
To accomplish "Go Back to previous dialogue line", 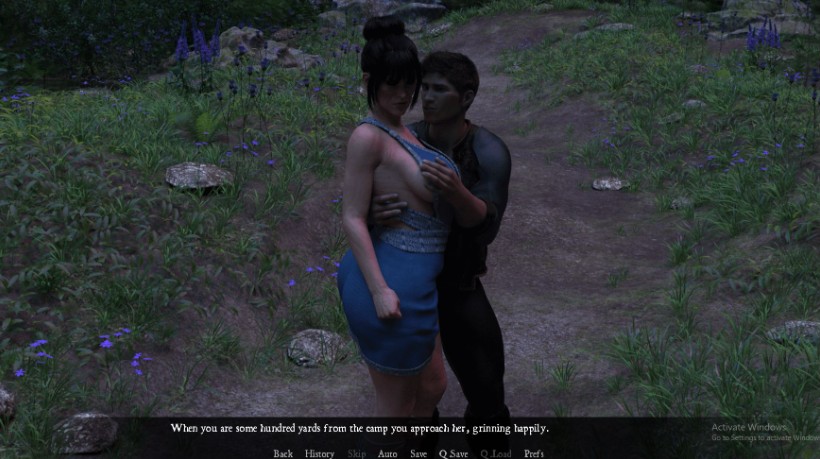I will [x=283, y=453].
